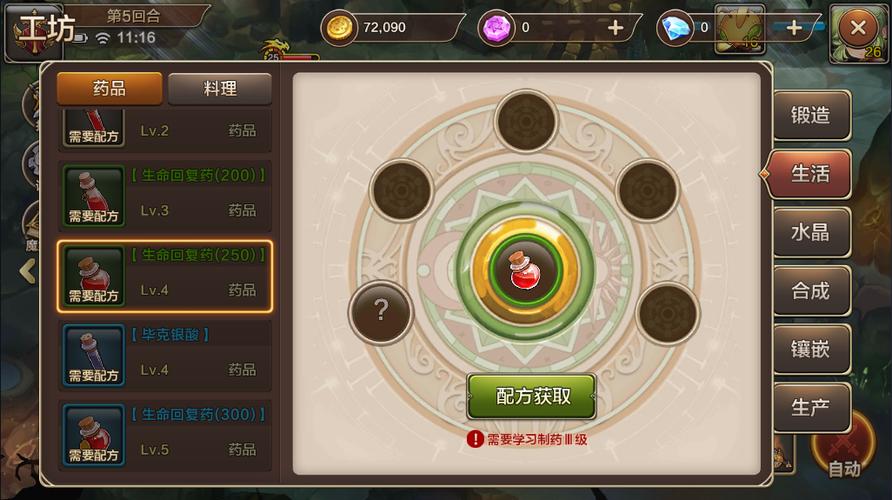Click the question mark ingredient slot
Image resolution: width=892 pixels, height=500 pixels.
[x=380, y=311]
